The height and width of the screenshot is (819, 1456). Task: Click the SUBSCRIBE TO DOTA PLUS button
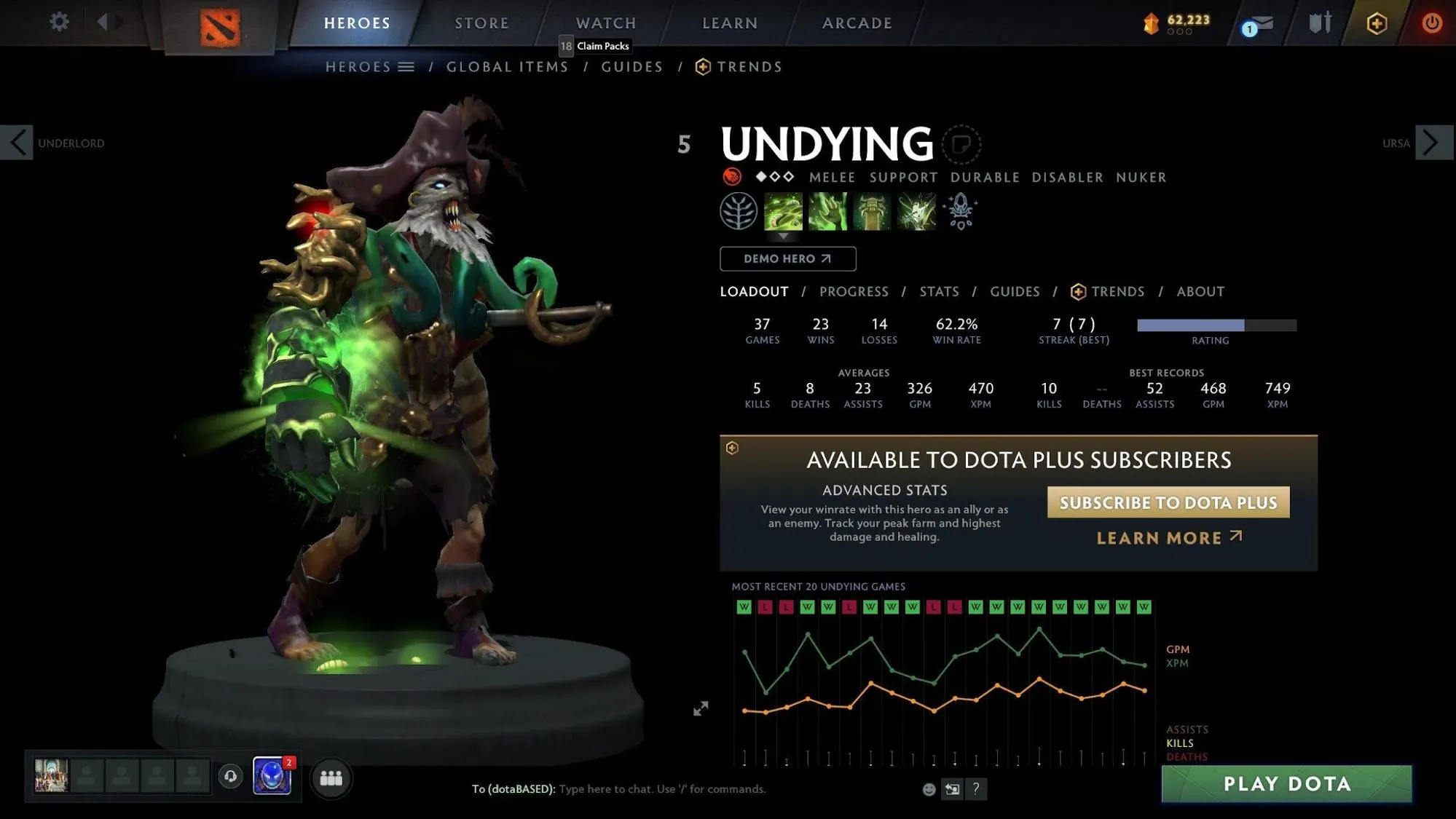(1167, 502)
